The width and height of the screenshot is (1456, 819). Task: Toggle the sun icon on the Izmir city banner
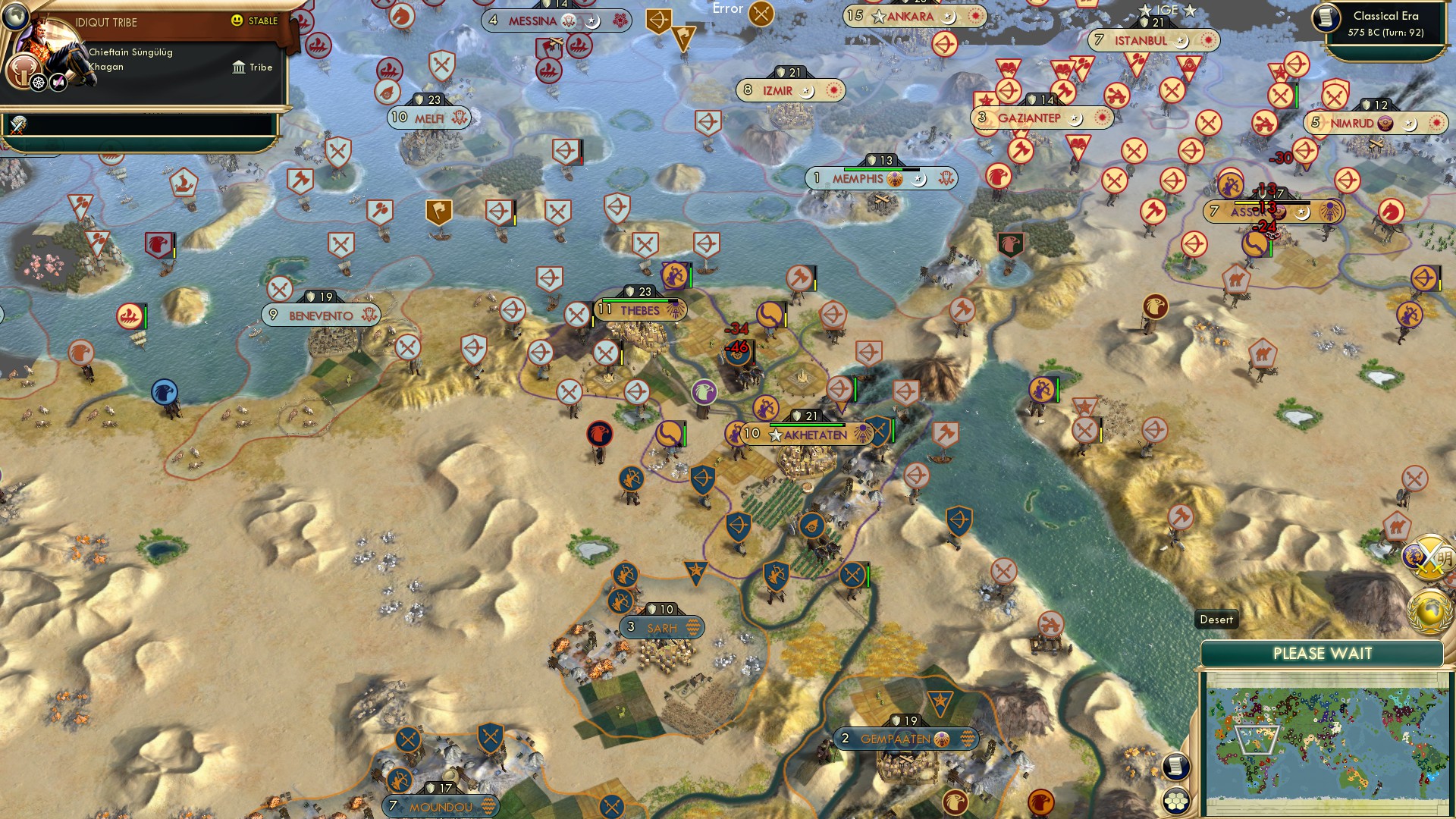pyautogui.click(x=834, y=89)
